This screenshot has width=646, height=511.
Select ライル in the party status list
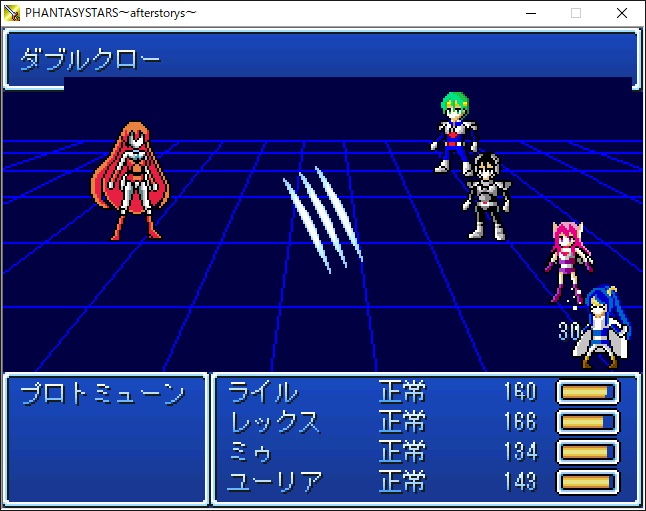pos(263,392)
